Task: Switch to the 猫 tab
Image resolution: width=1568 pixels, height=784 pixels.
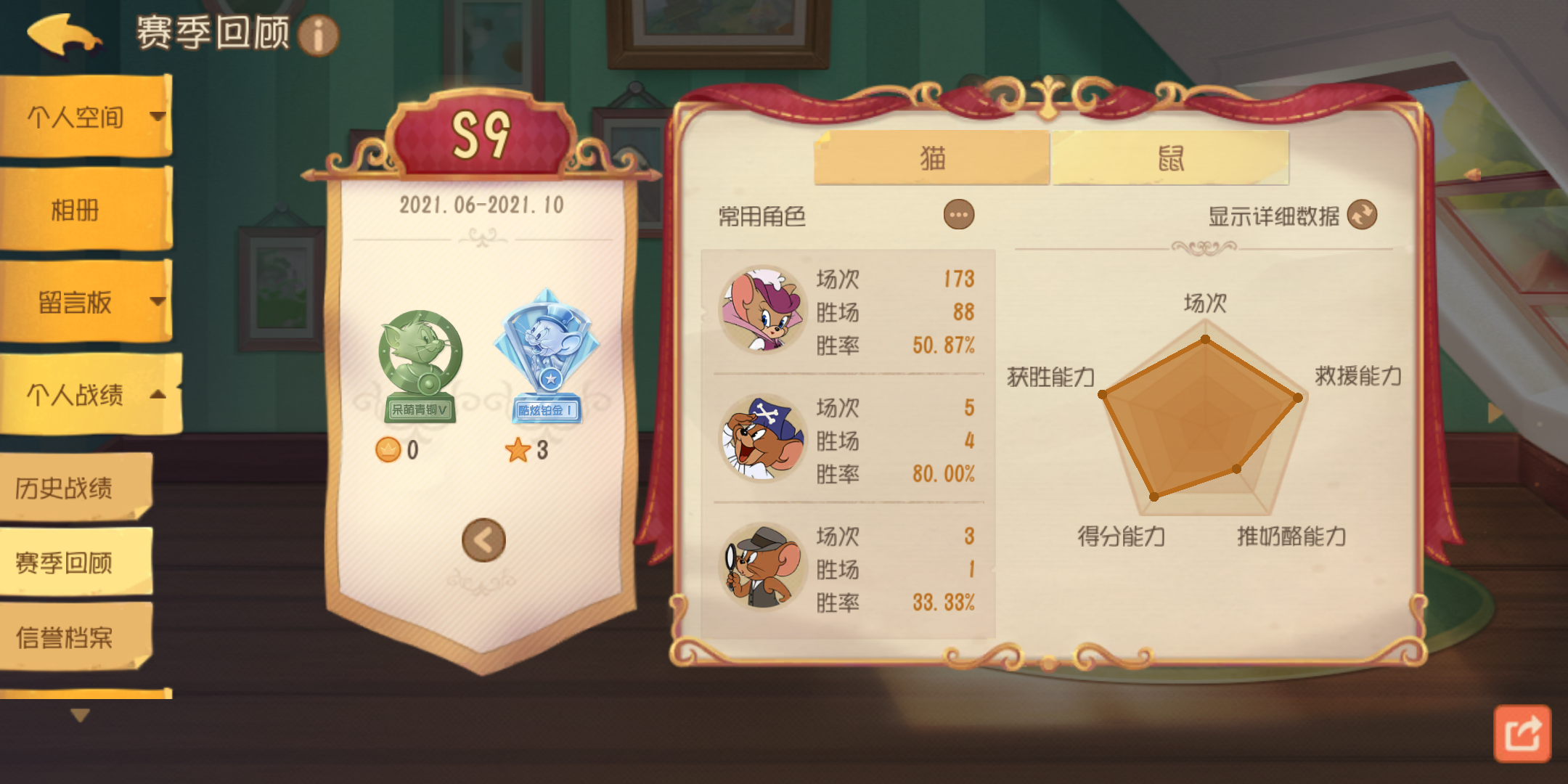Action: [931, 157]
